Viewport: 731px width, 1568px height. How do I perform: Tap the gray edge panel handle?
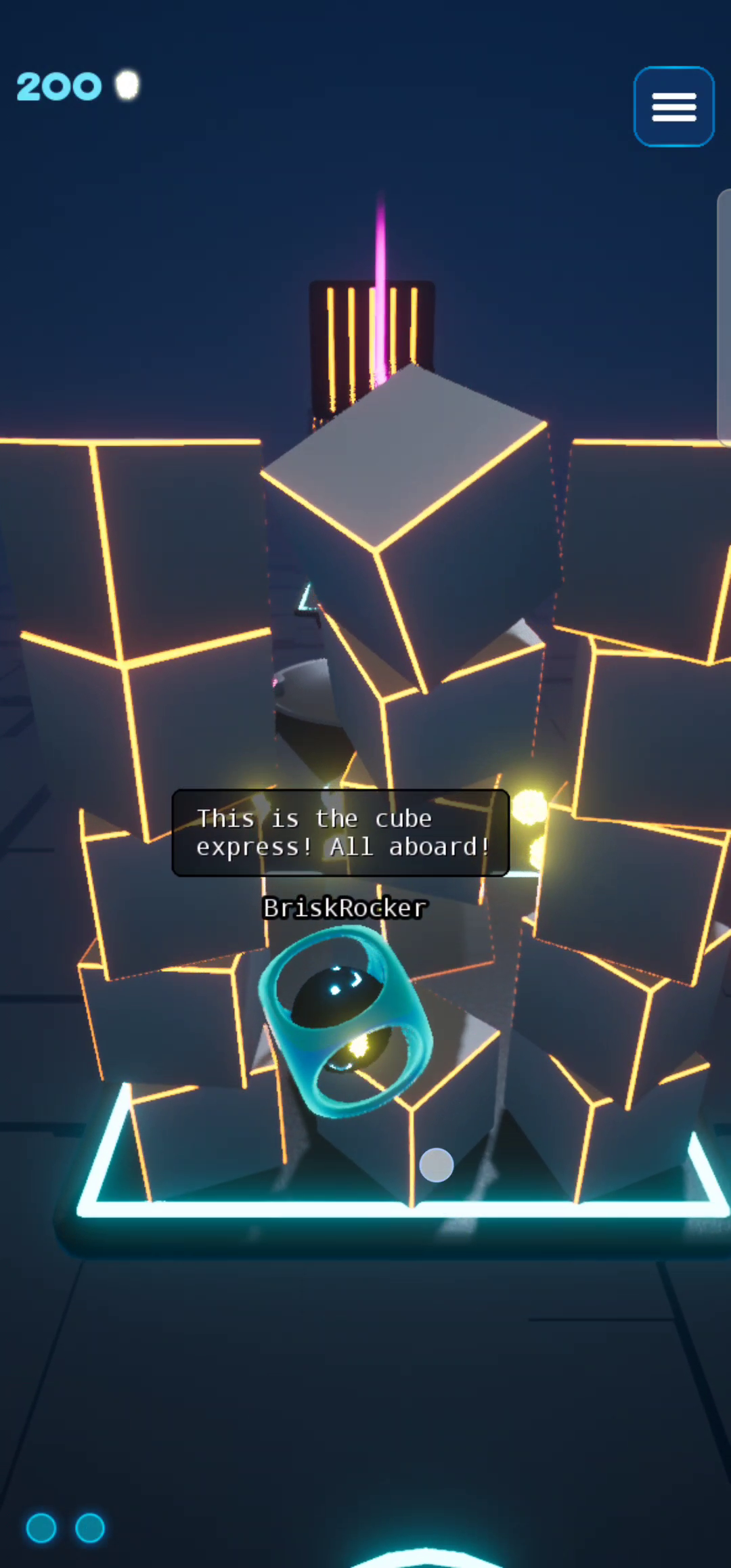click(724, 318)
